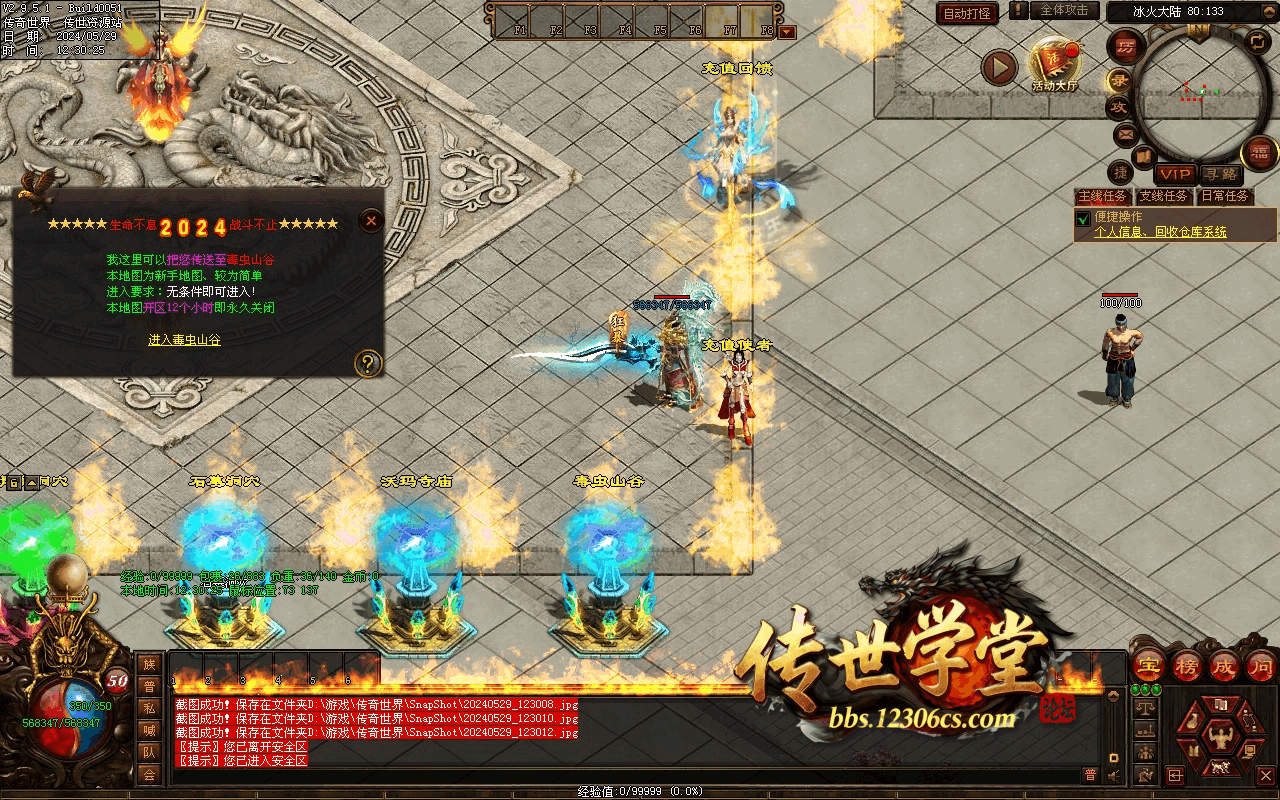Screen dimensions: 1280x800
Task: Open the mail envelope icon beside the minimap
Action: pyautogui.click(x=1125, y=134)
